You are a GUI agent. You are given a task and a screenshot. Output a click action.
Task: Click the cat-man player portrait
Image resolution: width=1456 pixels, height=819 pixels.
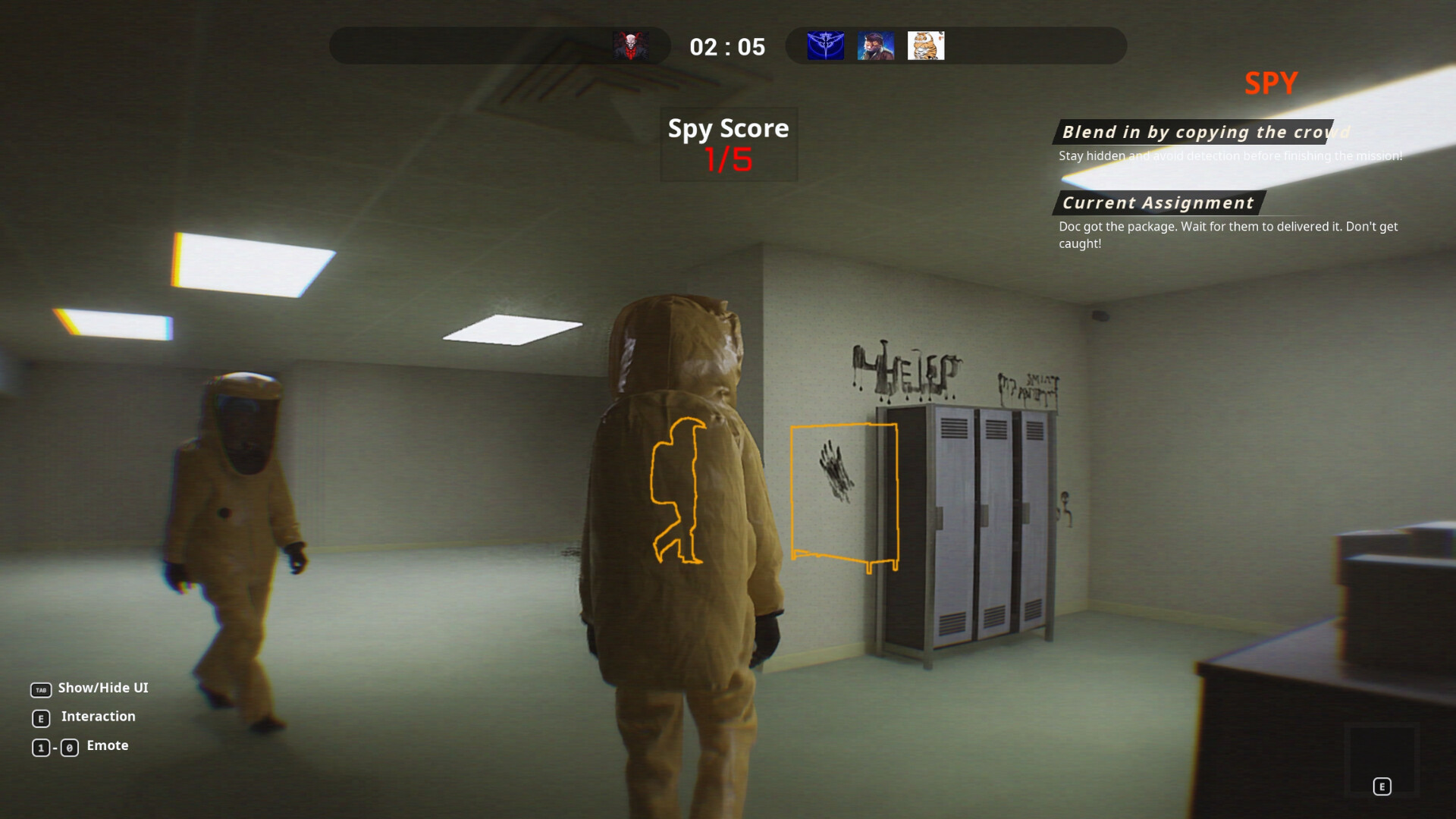(x=876, y=46)
